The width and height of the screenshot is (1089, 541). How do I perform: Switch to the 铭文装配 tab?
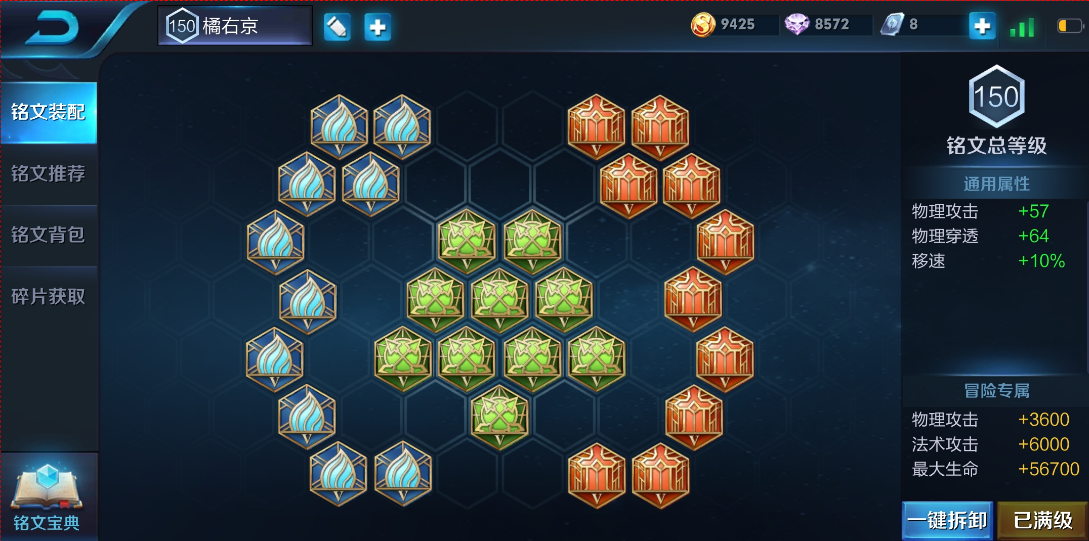pos(48,112)
